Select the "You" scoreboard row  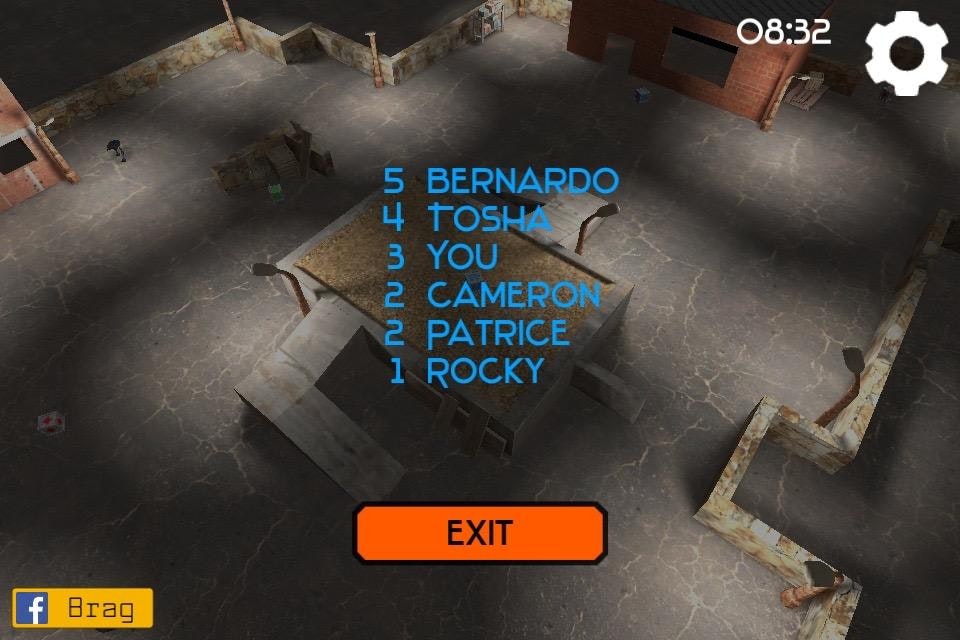[x=442, y=256]
